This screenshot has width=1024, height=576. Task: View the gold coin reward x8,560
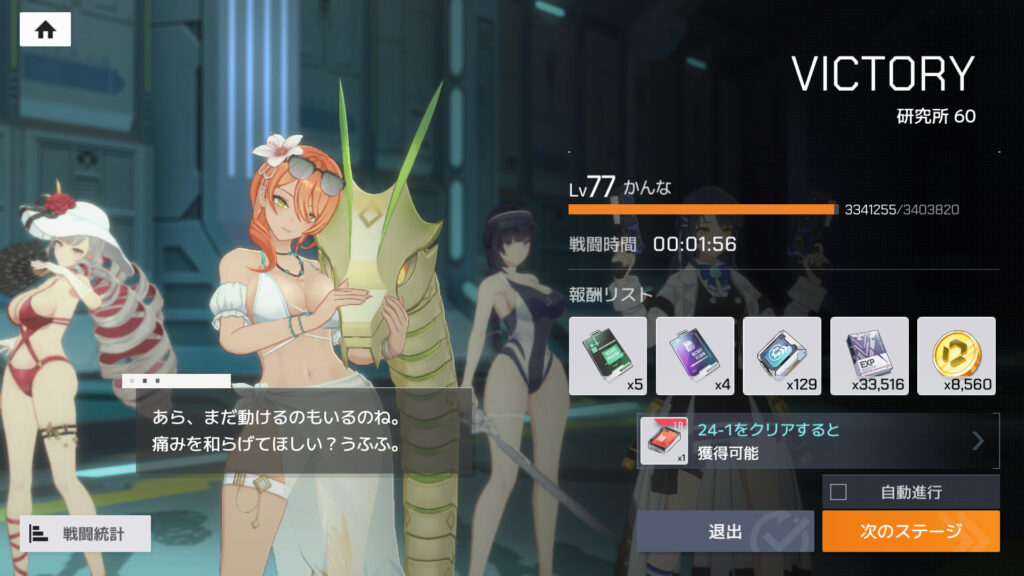tap(956, 355)
